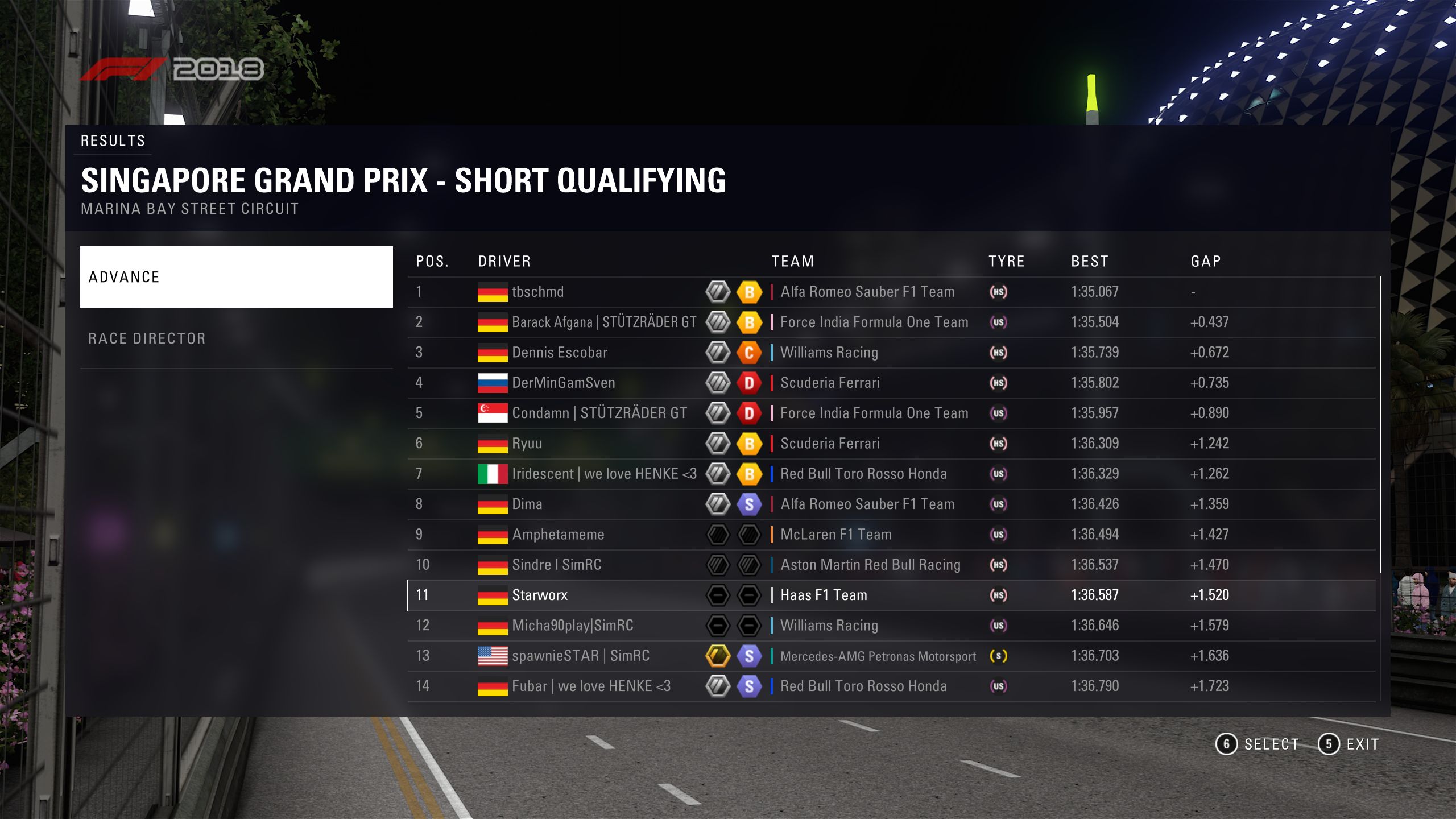Click the results list scrollbar
The image size is (1456, 819).
(x=1380, y=424)
